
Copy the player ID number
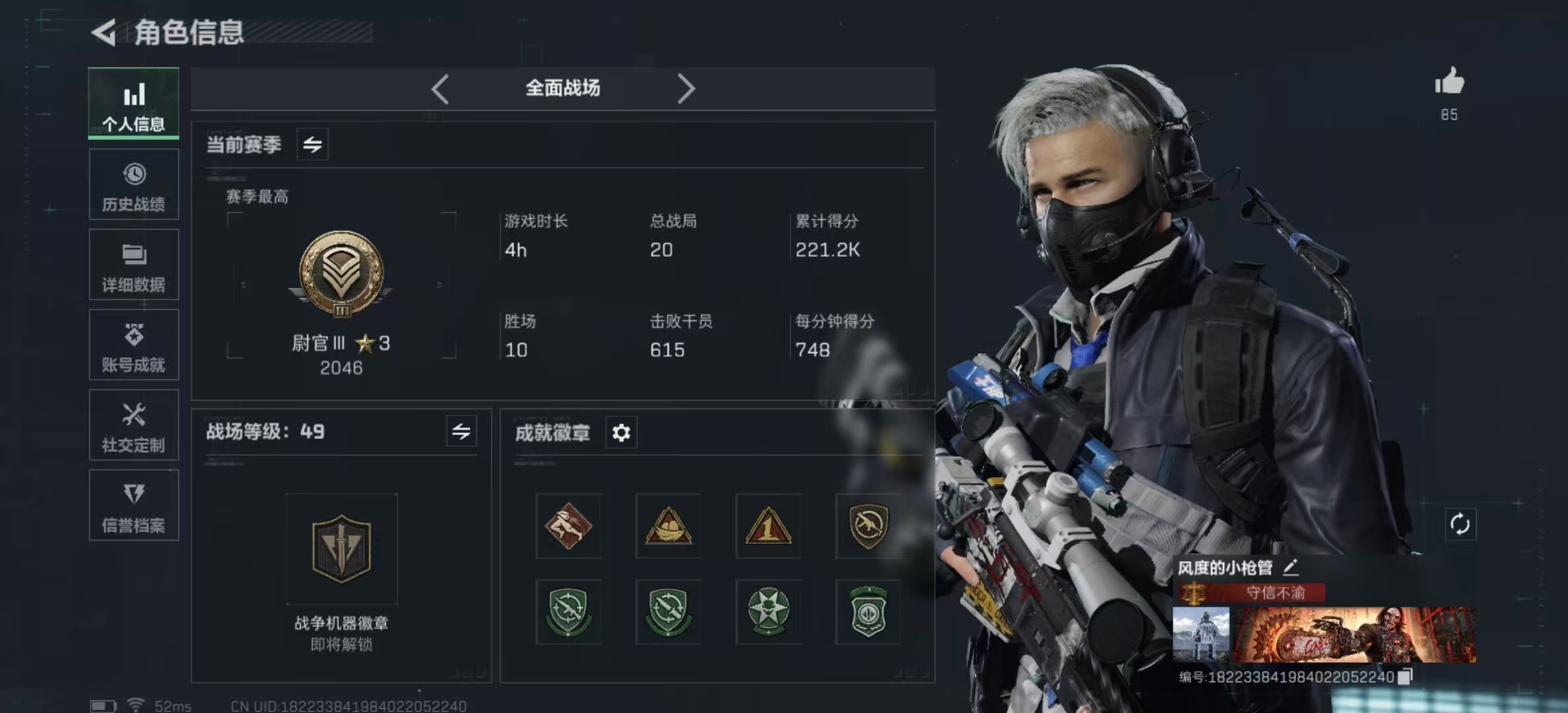(1405, 677)
